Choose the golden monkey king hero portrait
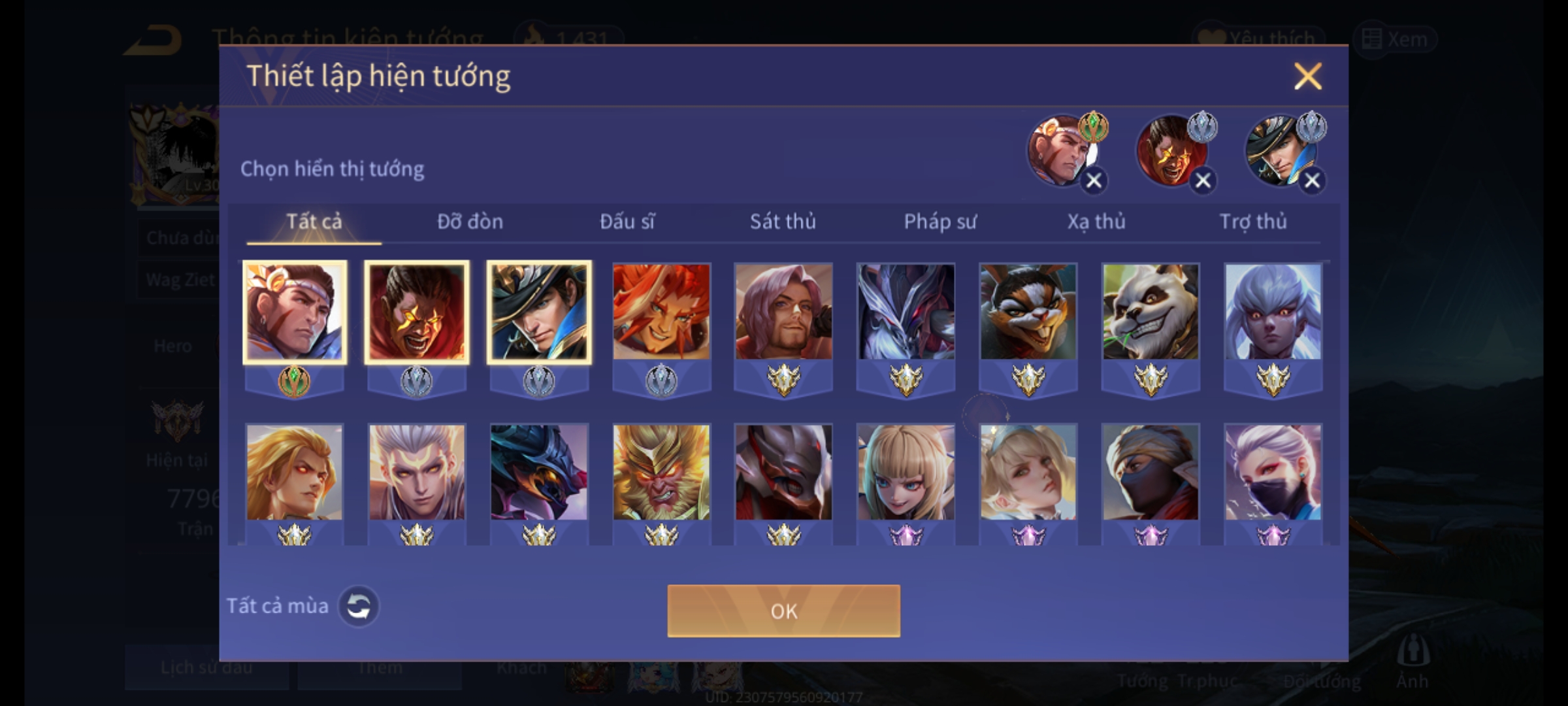The width and height of the screenshot is (1568, 706). (661, 473)
